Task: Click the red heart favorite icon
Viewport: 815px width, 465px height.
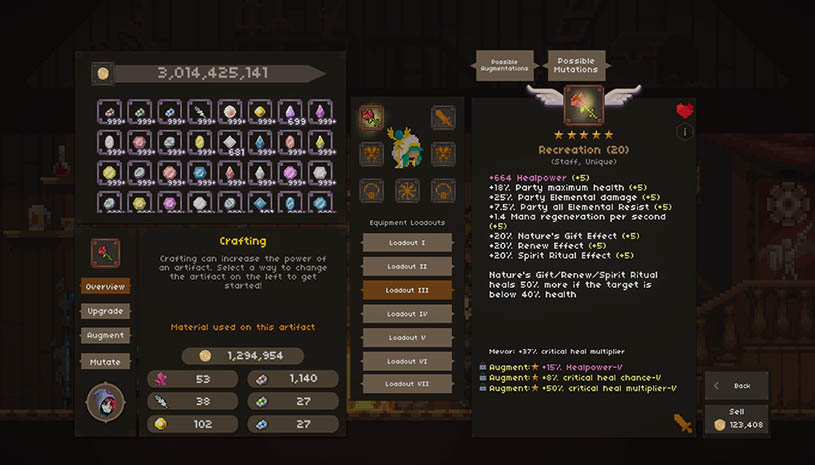Action: tap(685, 111)
